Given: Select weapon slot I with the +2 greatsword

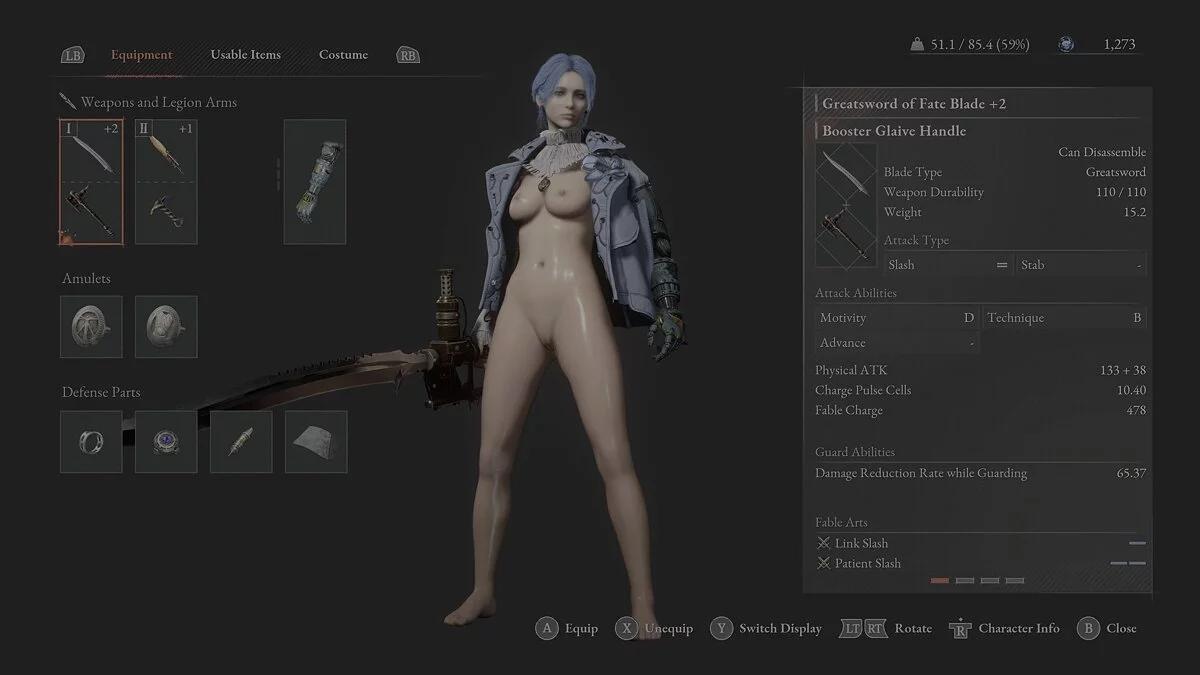Looking at the screenshot, I should tap(91, 182).
